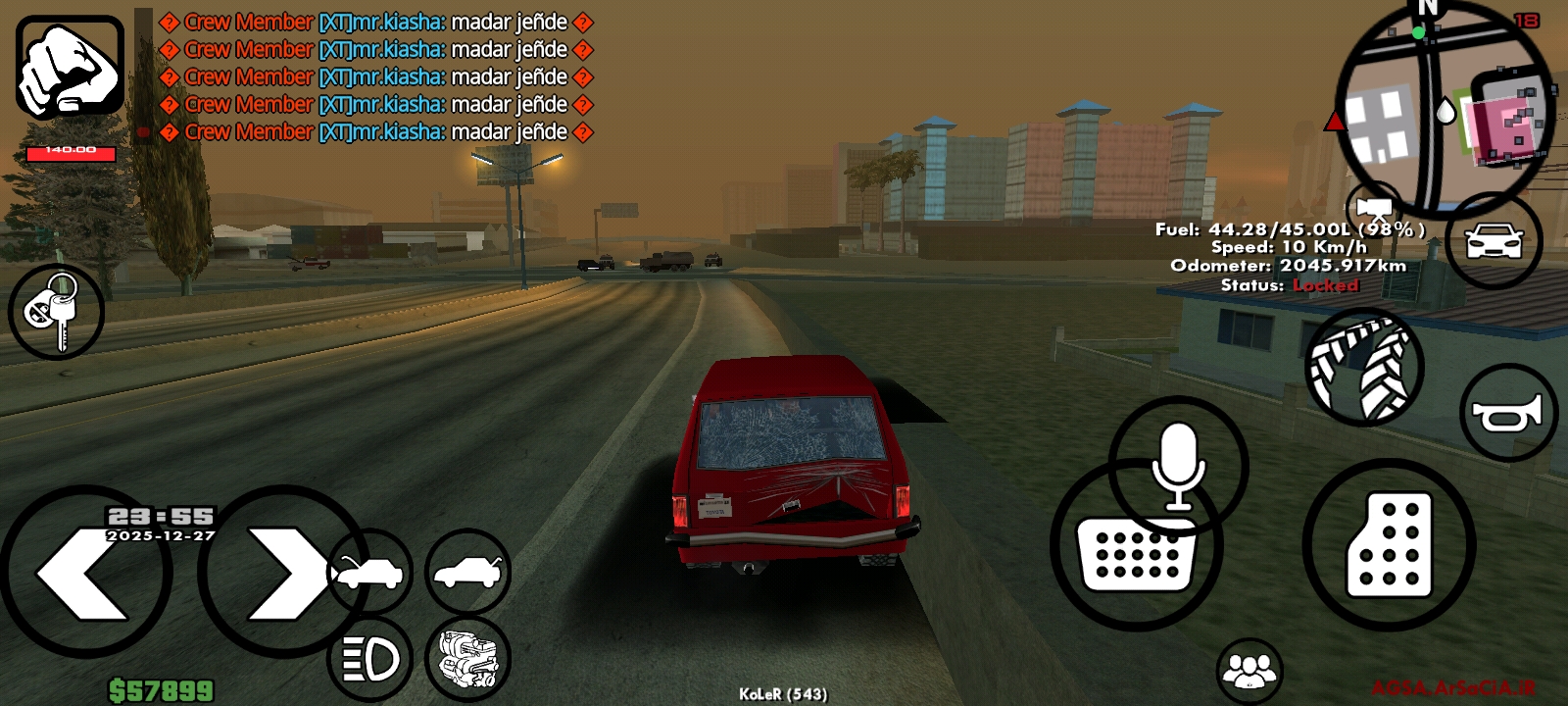Step on the accelerator pedal

[1389, 545]
